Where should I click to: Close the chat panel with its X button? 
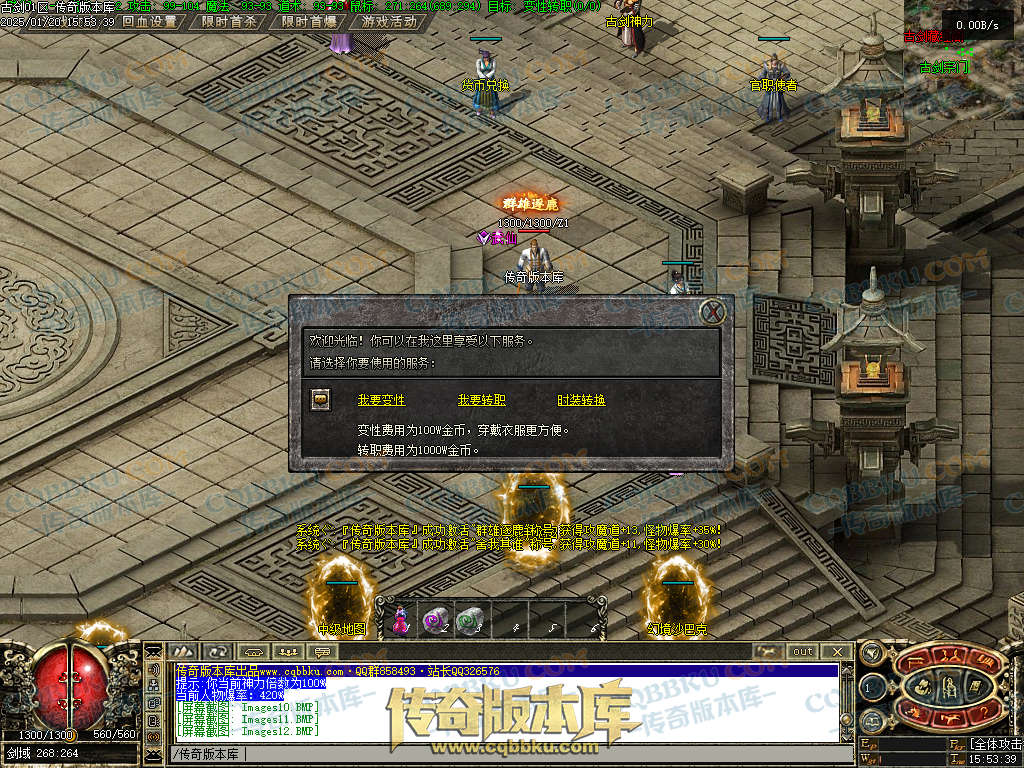pyautogui.click(x=838, y=652)
